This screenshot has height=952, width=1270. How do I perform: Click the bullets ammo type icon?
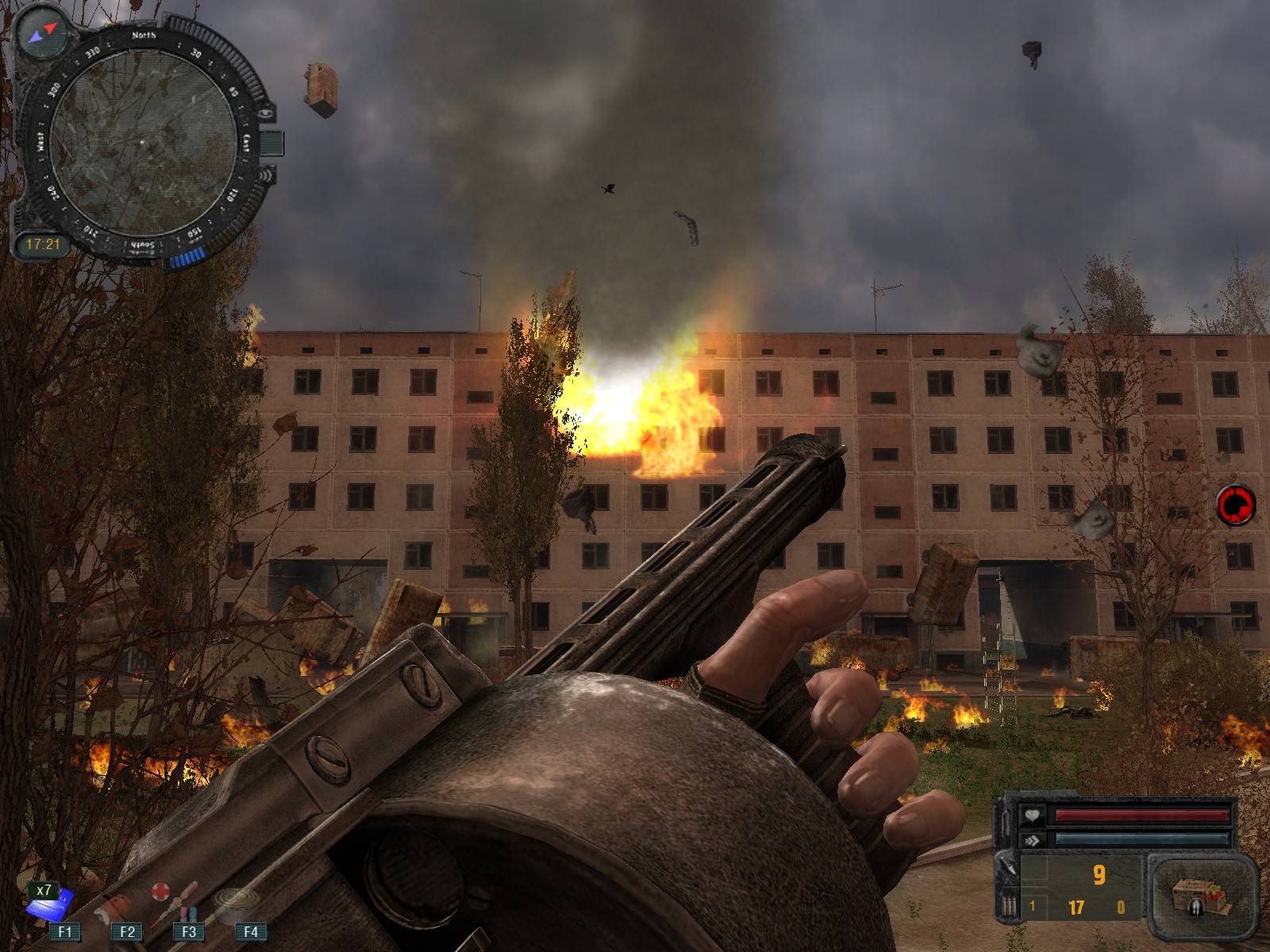pos(1008,904)
